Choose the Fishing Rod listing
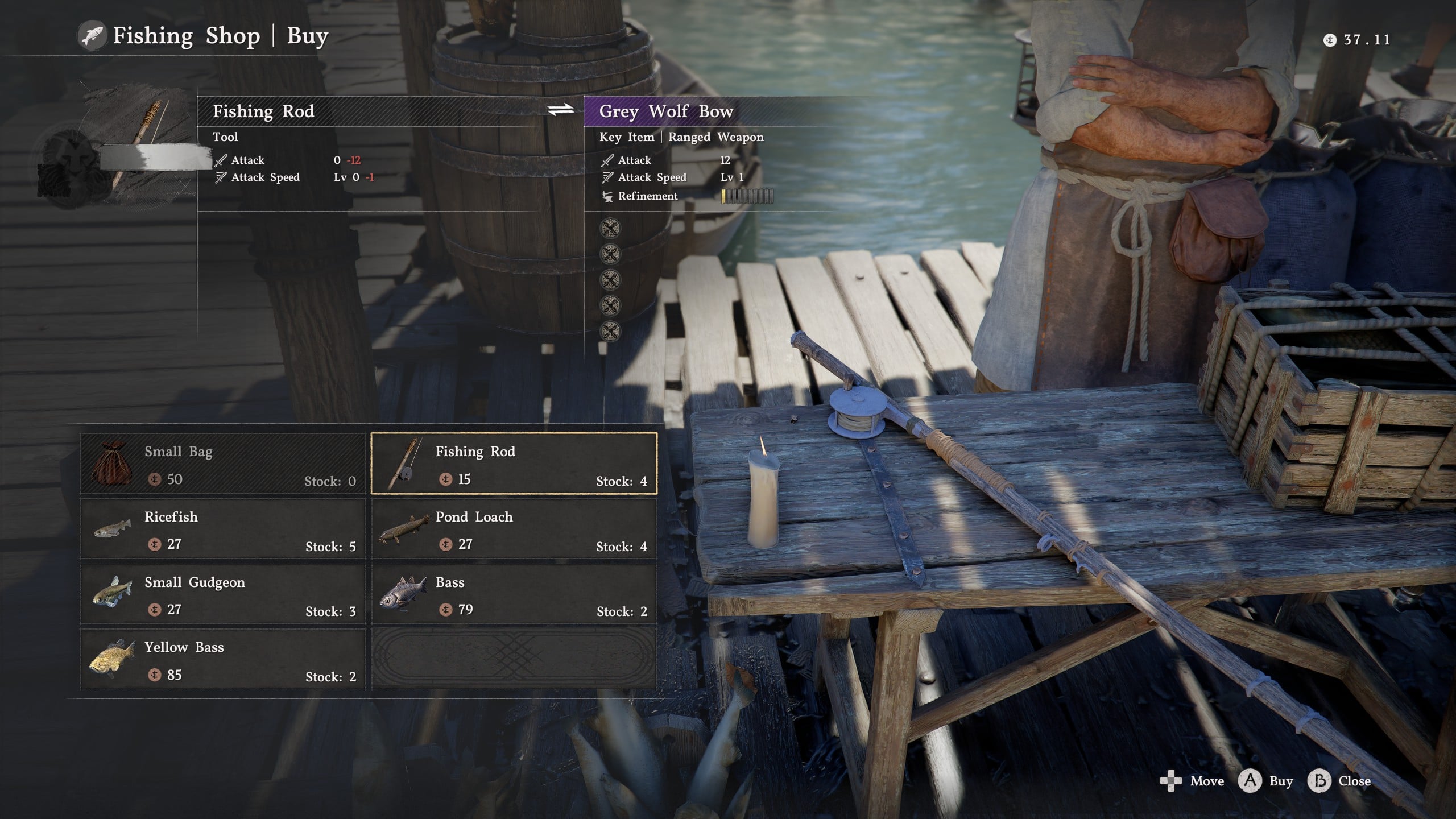This screenshot has height=819, width=1456. click(x=514, y=464)
